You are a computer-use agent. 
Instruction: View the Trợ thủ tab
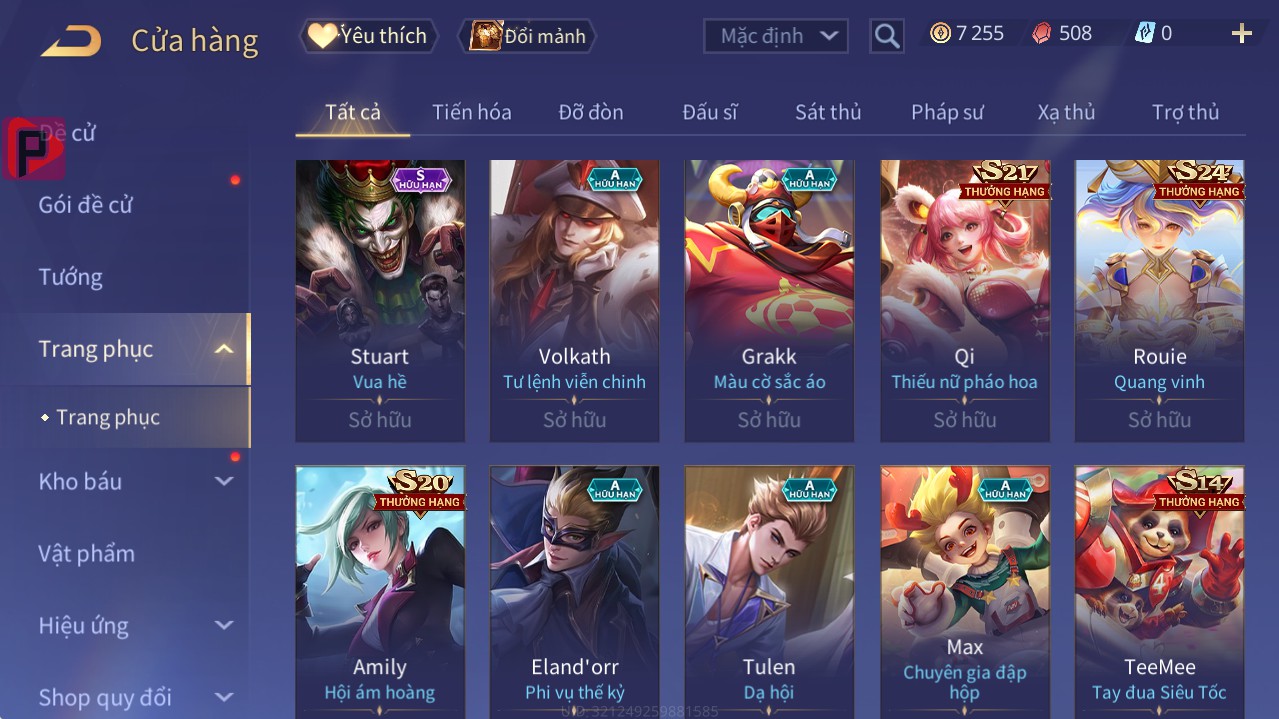(x=1185, y=112)
